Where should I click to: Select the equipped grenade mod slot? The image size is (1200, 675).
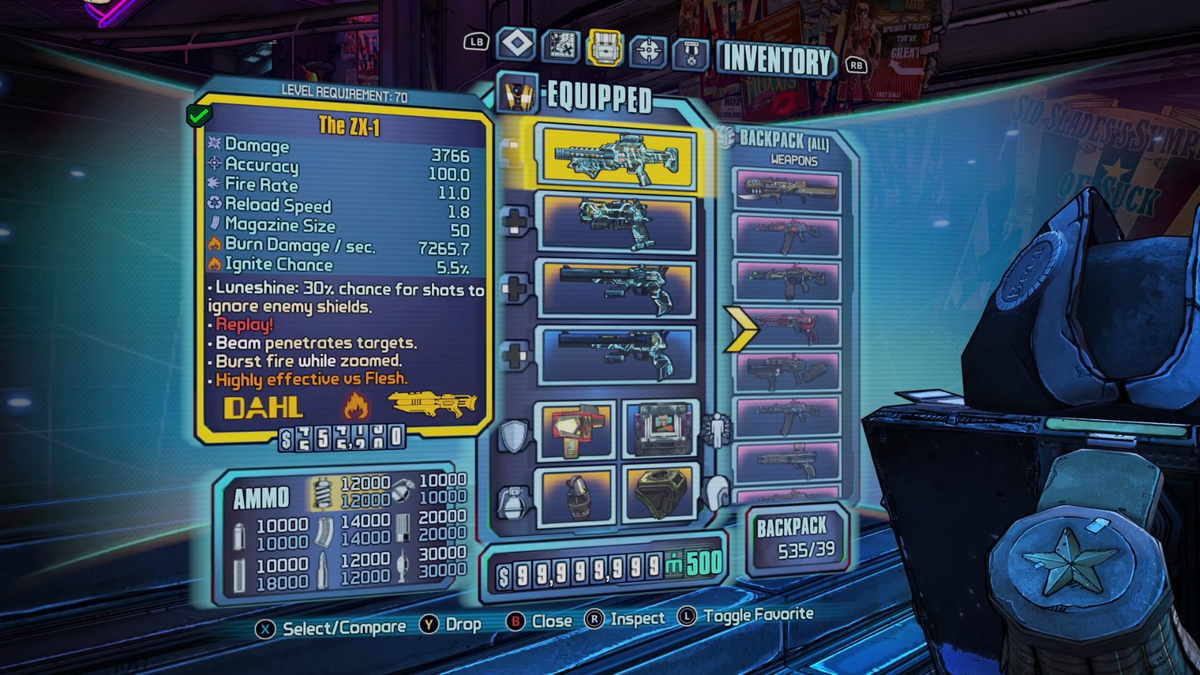(577, 494)
